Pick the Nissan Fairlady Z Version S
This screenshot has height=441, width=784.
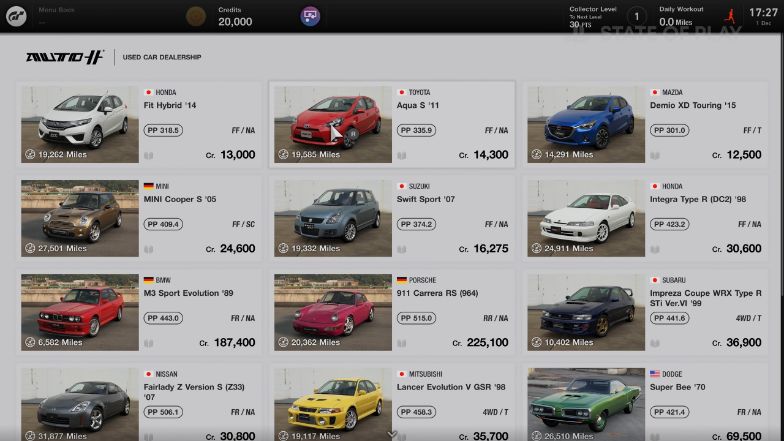click(139, 402)
